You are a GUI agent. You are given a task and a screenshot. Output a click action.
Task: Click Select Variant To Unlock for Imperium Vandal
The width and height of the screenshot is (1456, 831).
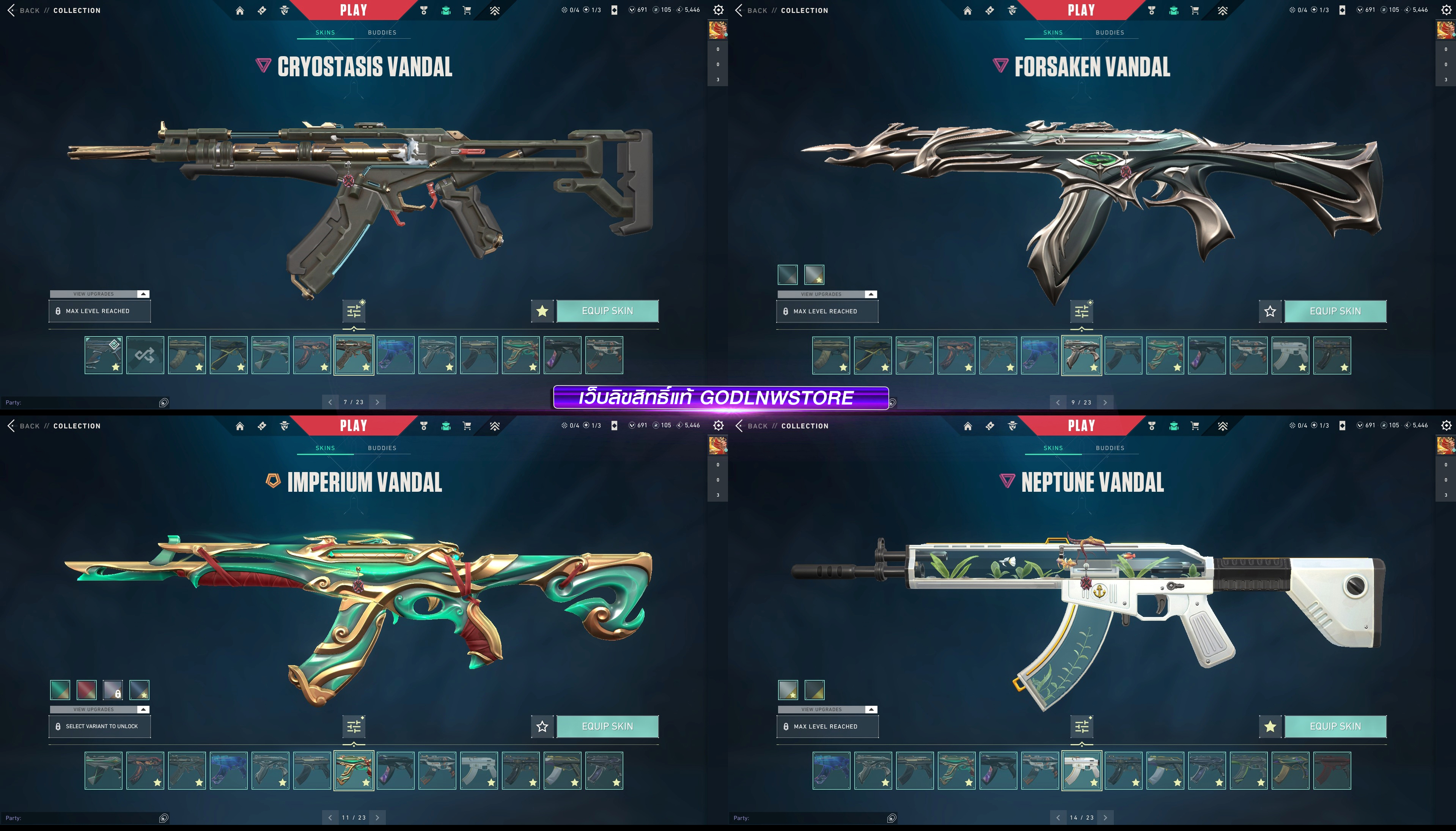[x=100, y=727]
